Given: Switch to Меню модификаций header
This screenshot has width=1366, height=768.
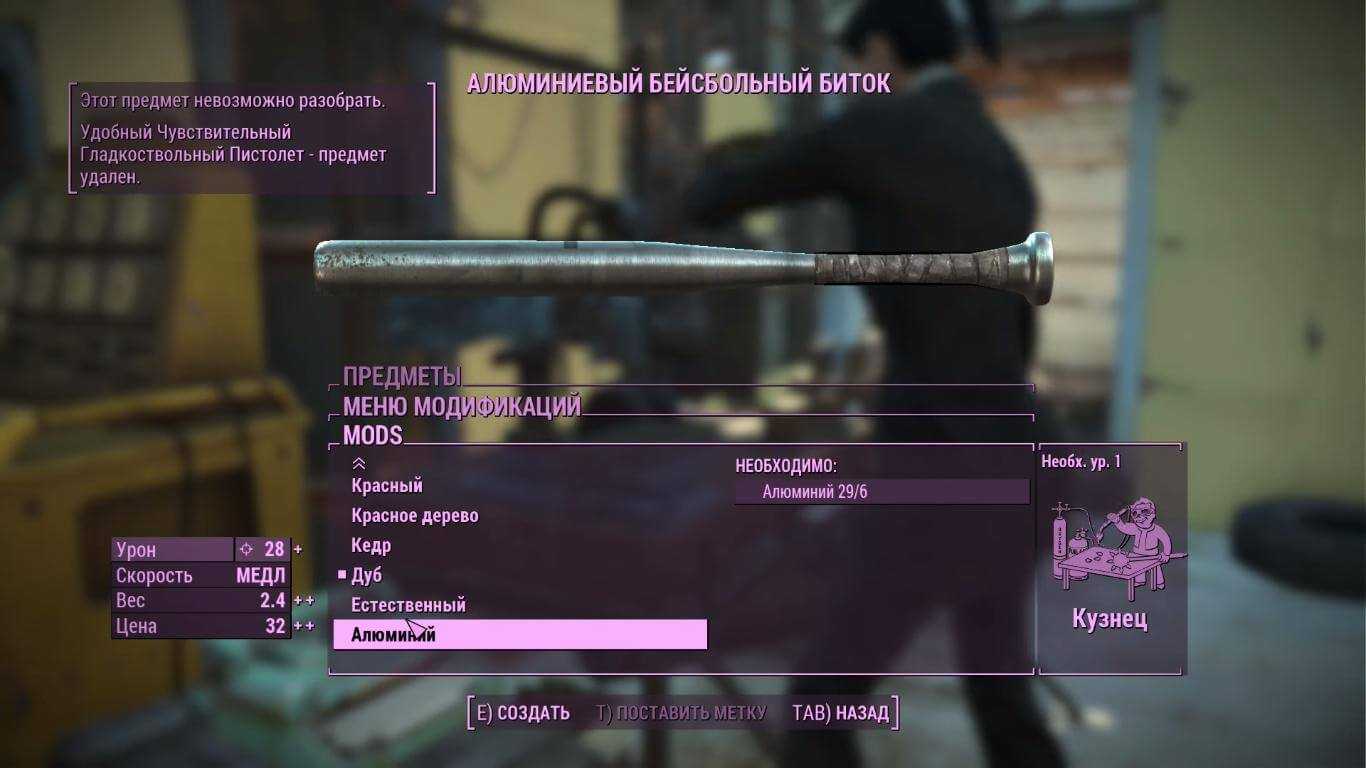Looking at the screenshot, I should click(461, 407).
